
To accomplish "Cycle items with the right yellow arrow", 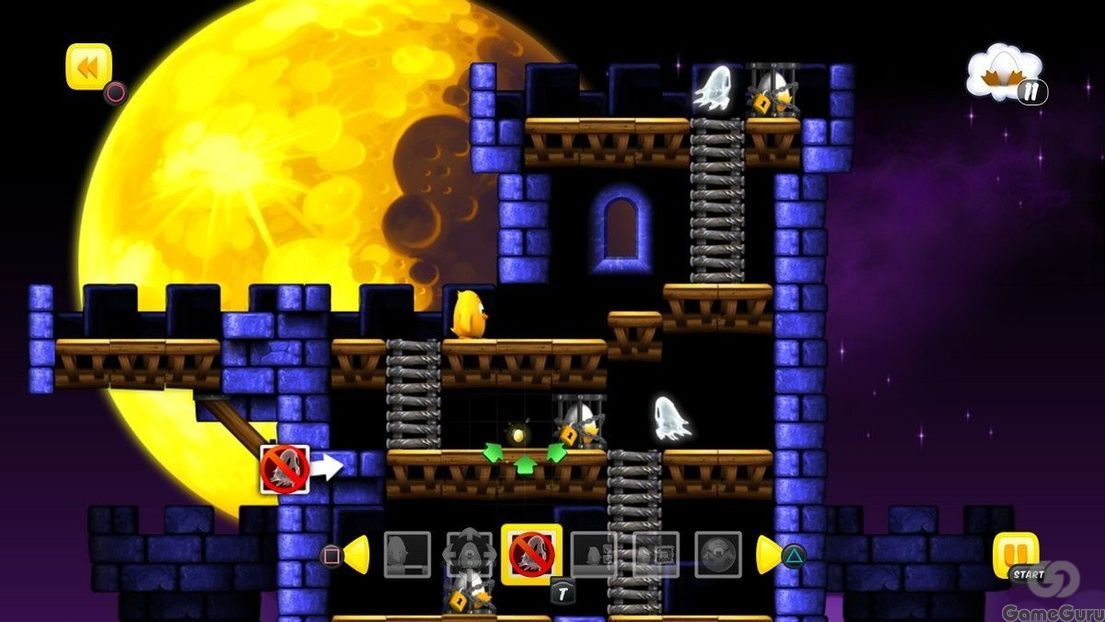I will click(x=768, y=555).
